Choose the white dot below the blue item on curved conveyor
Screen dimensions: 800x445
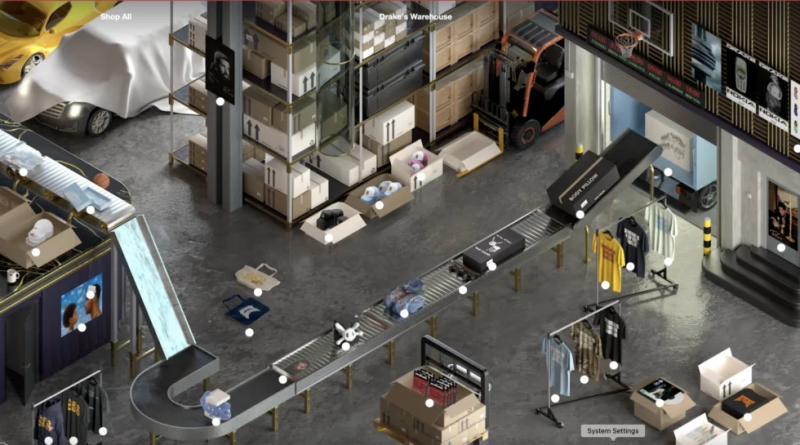point(216,421)
